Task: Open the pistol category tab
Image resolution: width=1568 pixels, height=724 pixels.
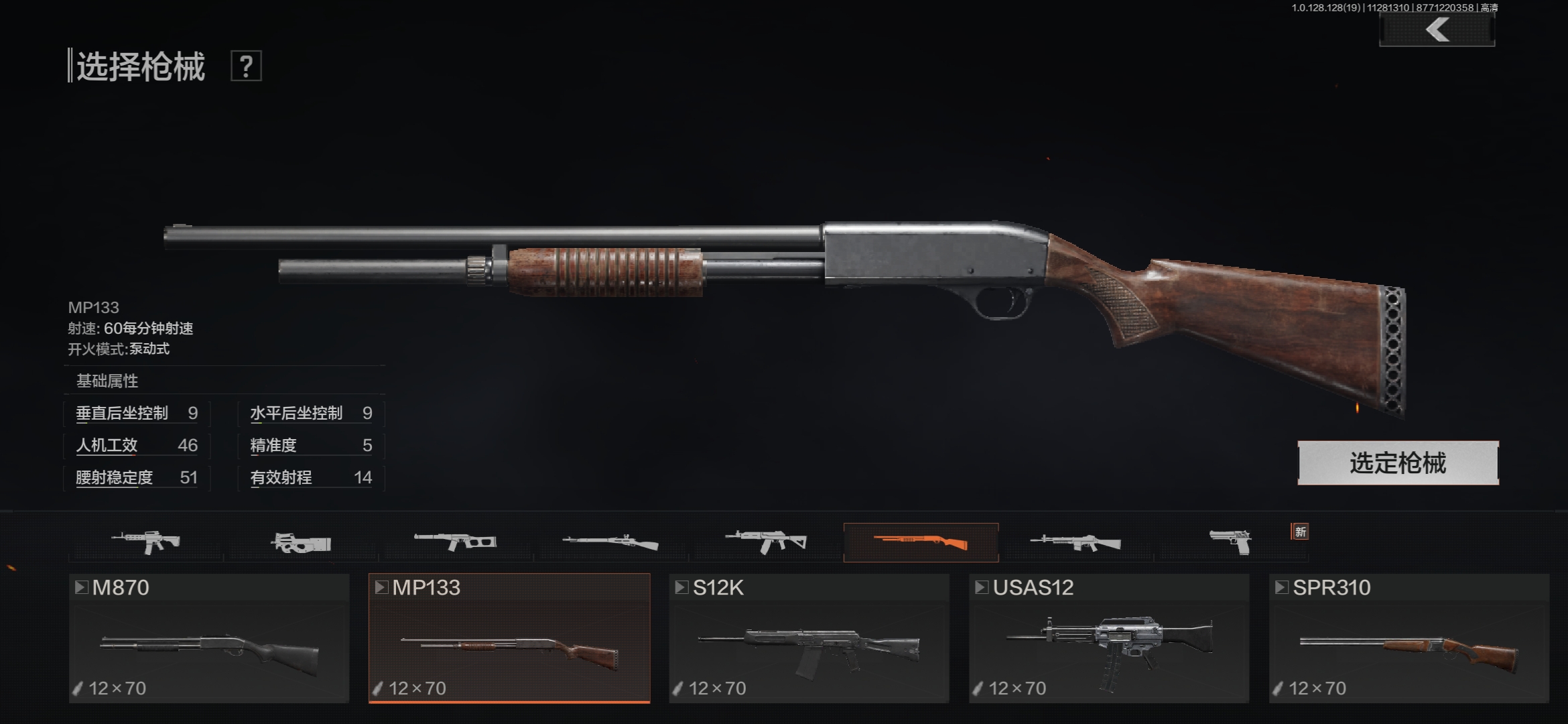Action: point(1230,542)
